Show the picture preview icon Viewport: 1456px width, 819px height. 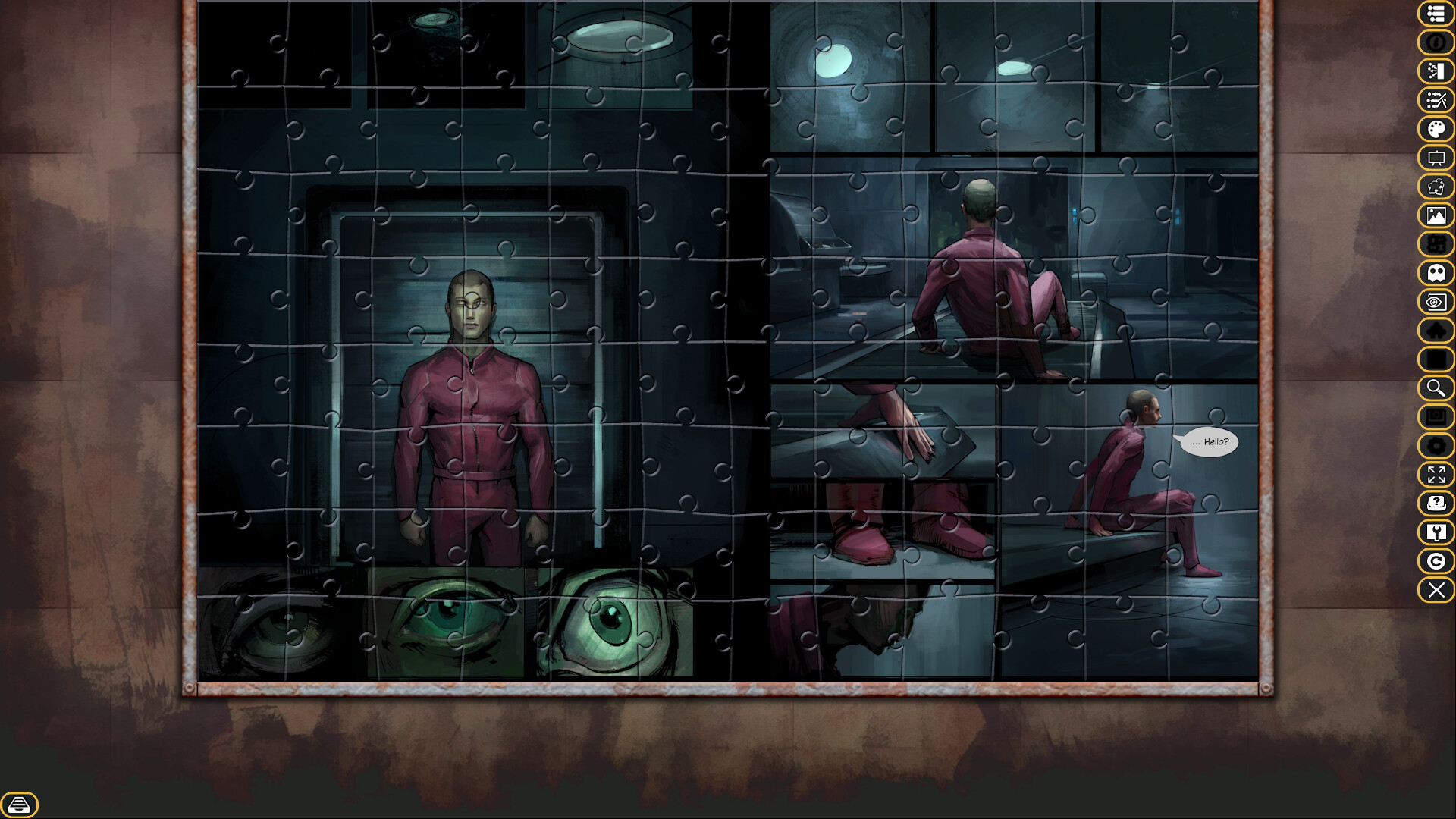tap(1436, 215)
